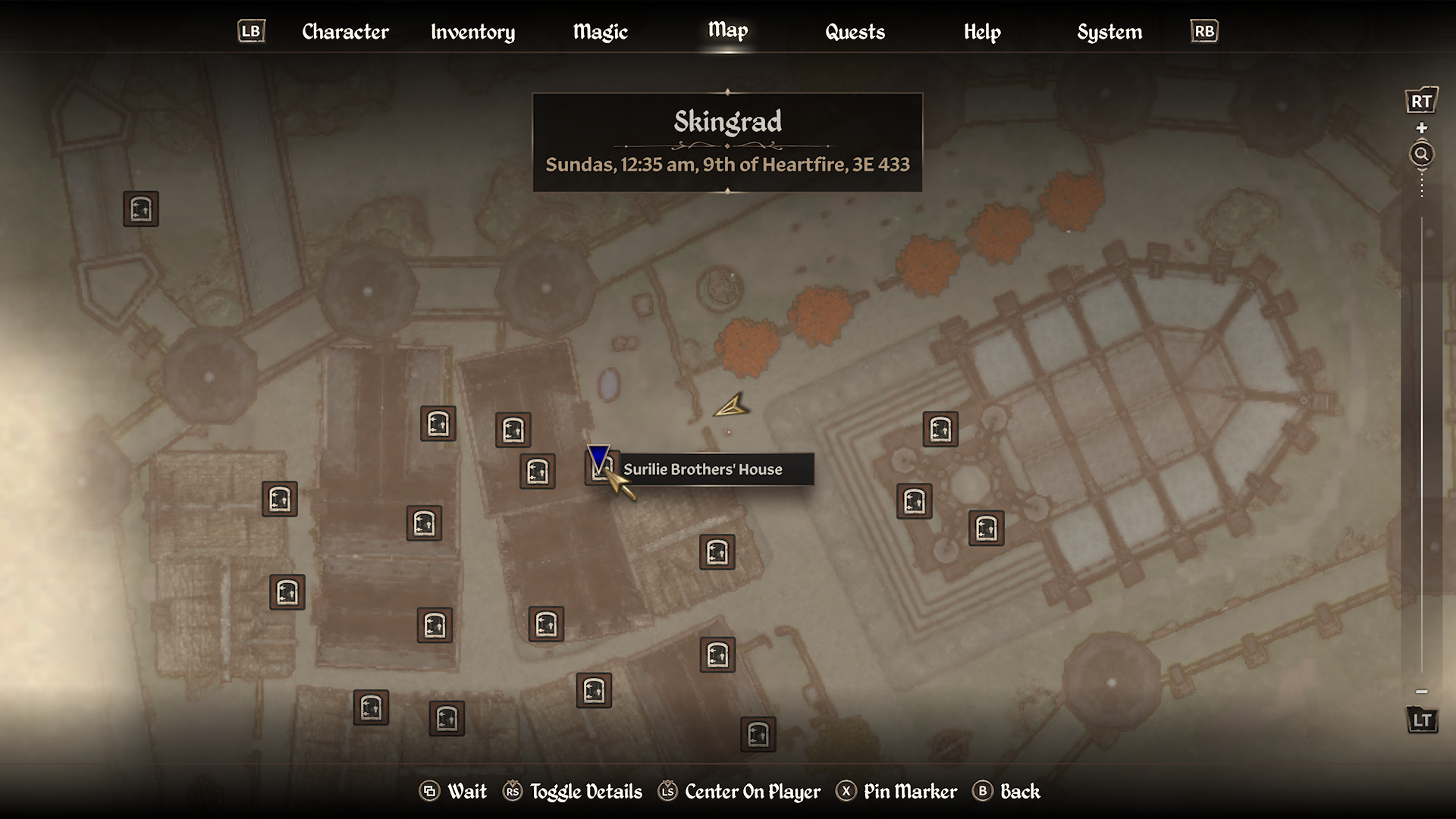Open the Inventory tab
This screenshot has height=819, width=1456.
point(472,32)
